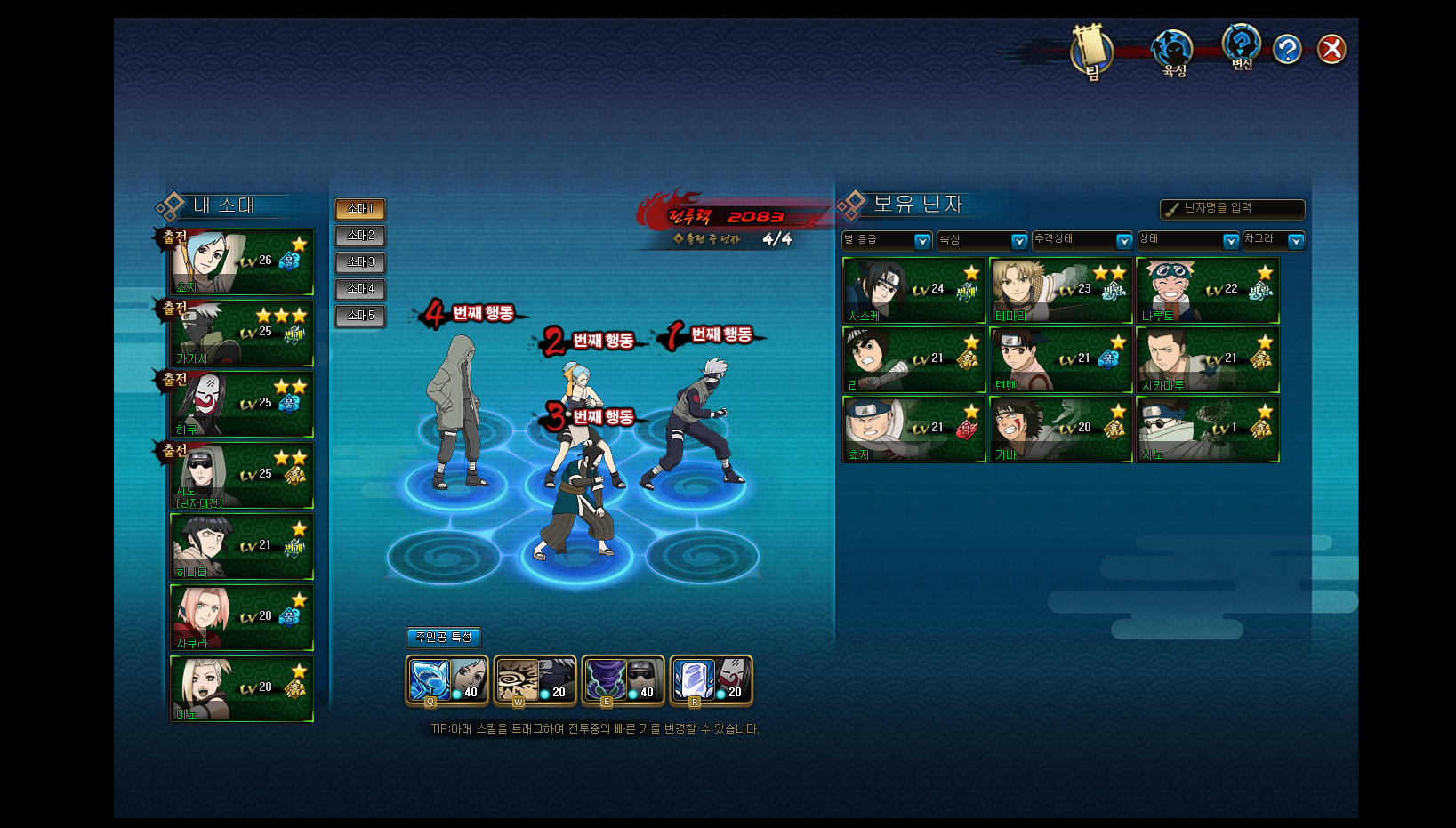Select the blue shark skill icon
Viewport: 1456px width, 828px height.
[x=429, y=680]
